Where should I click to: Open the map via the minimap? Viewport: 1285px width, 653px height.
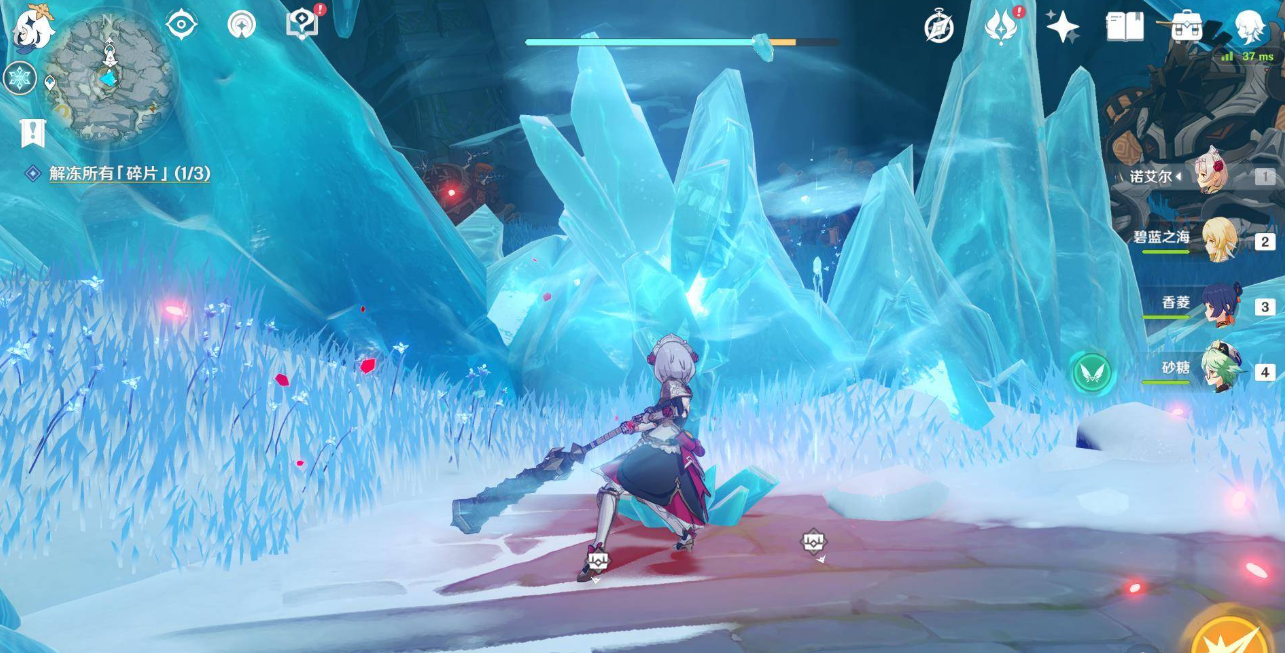(x=109, y=76)
